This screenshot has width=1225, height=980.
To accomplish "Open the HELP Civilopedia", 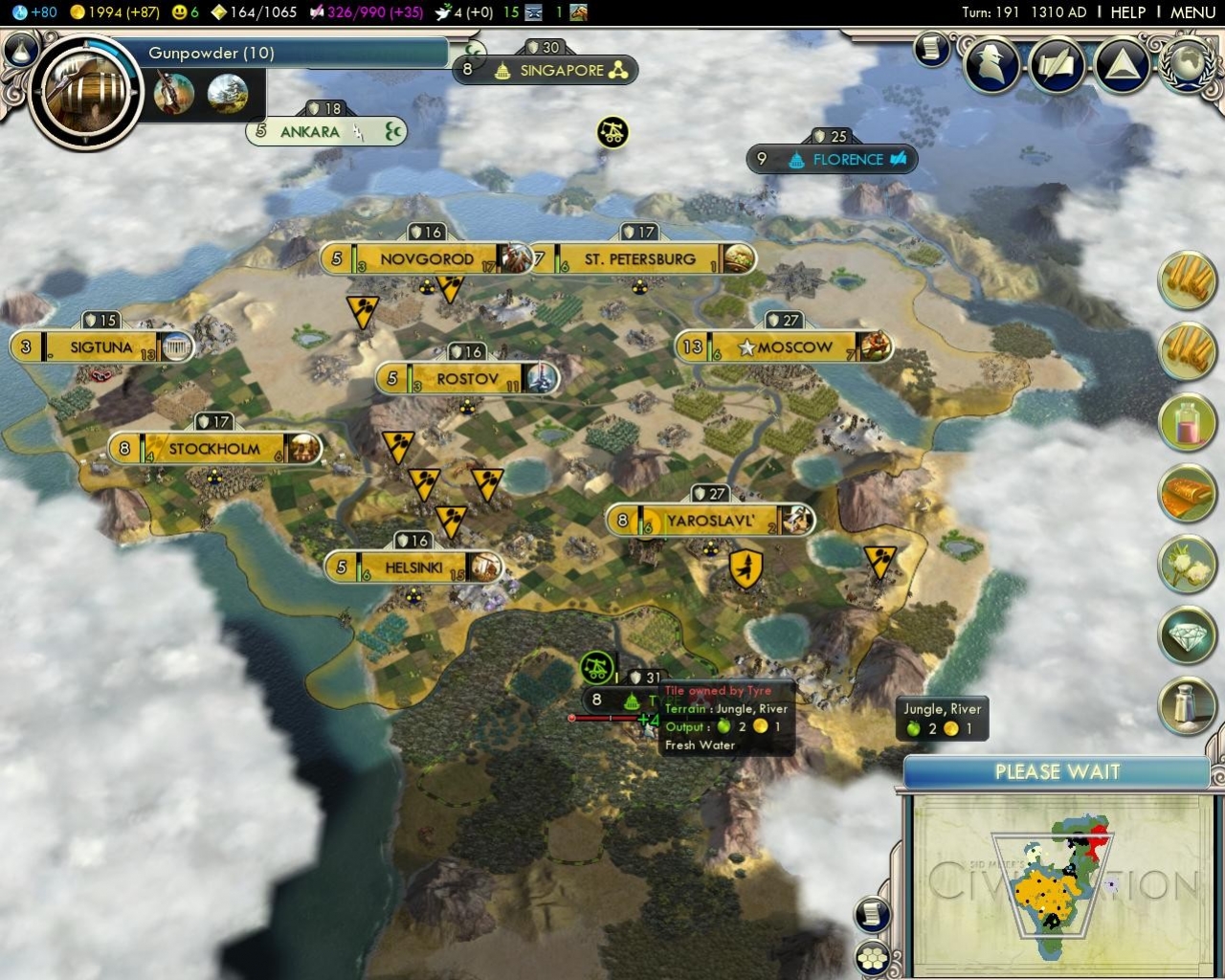I will tap(1127, 12).
